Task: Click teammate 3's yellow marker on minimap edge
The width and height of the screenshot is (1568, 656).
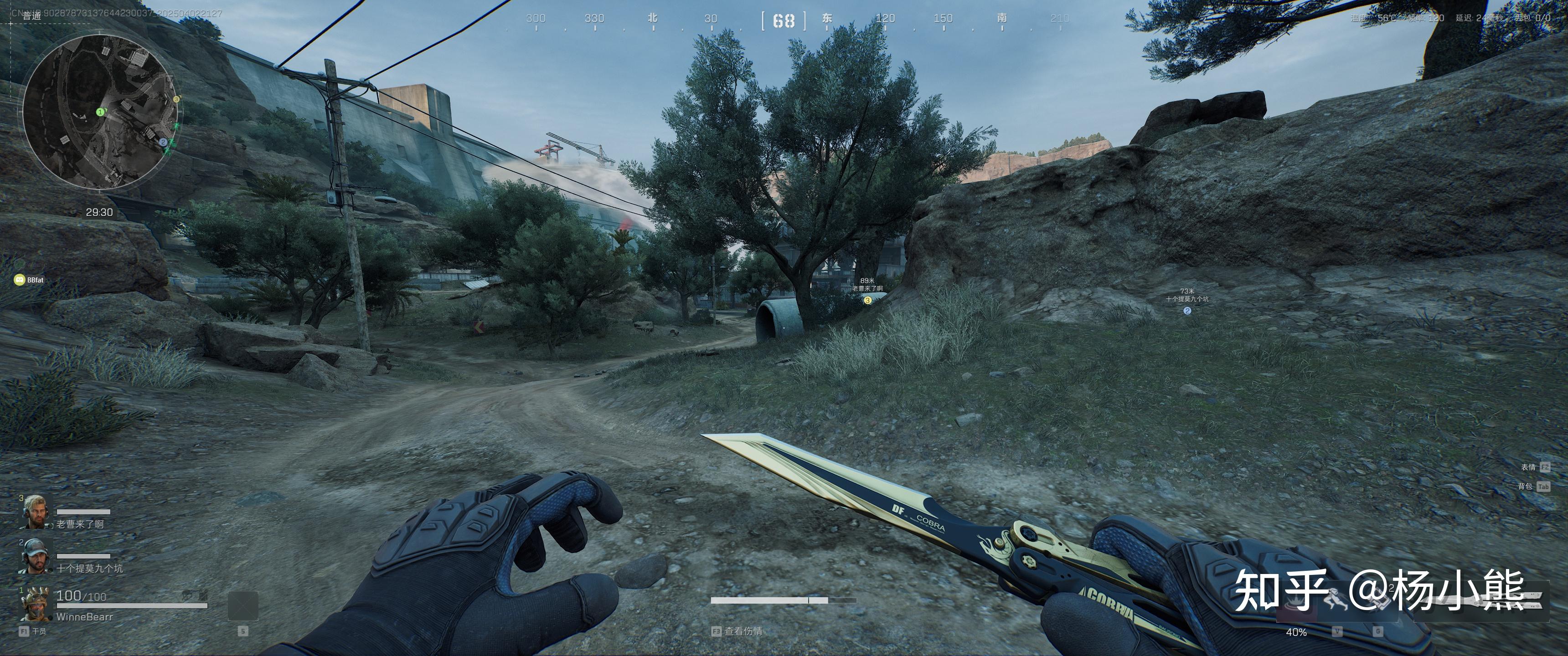Action: click(x=176, y=98)
